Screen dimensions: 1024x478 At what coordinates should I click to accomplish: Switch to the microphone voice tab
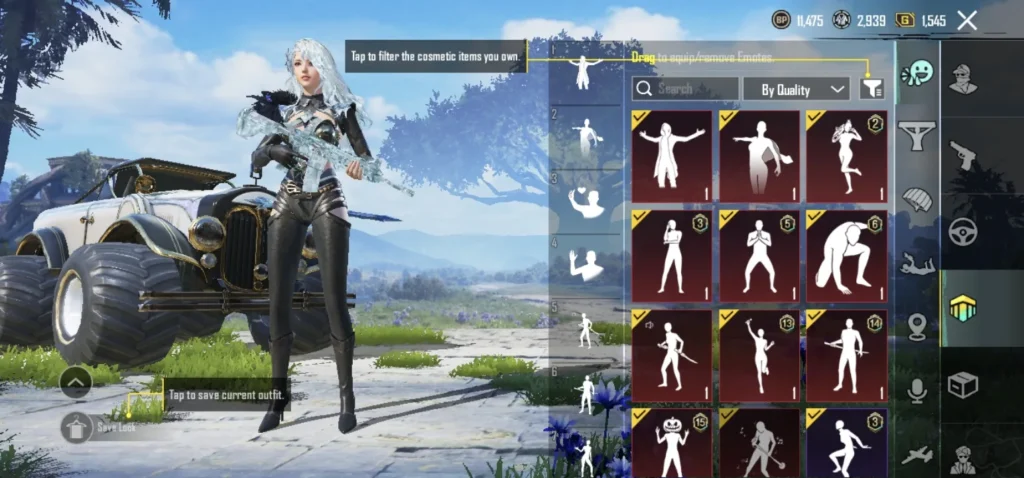(x=916, y=391)
